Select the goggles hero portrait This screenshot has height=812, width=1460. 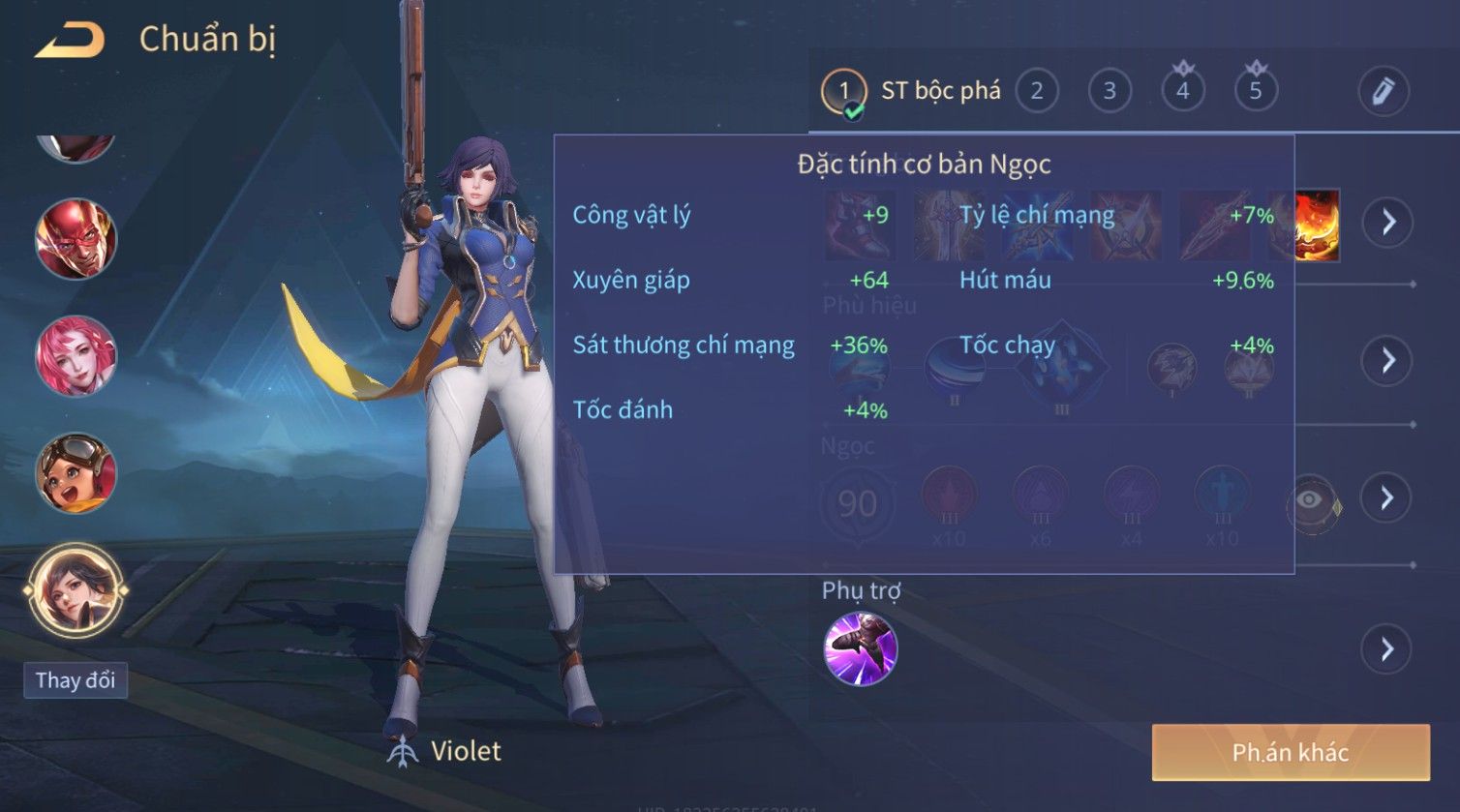pos(76,472)
